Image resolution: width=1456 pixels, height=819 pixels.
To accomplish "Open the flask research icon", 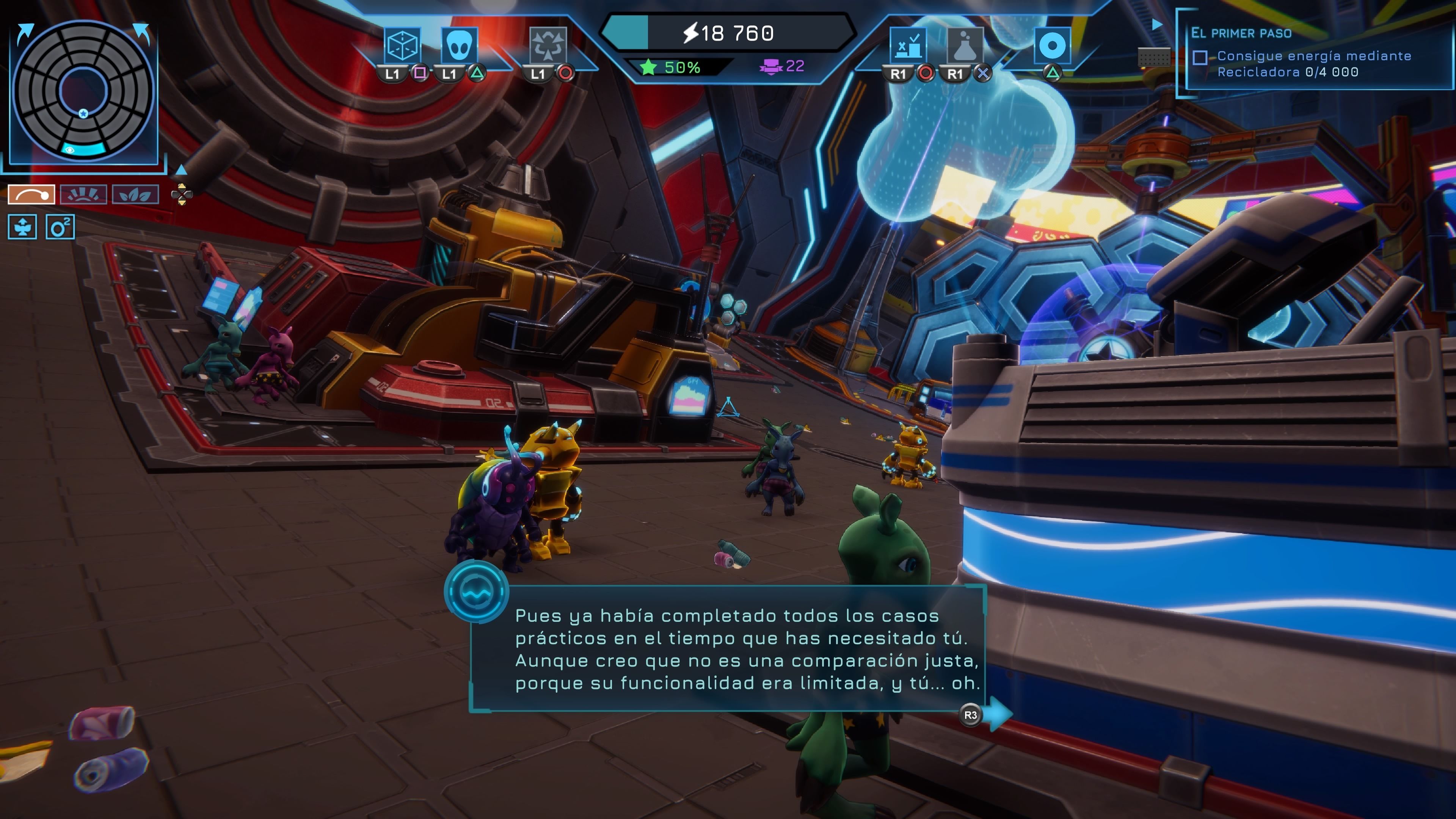I will [965, 45].
